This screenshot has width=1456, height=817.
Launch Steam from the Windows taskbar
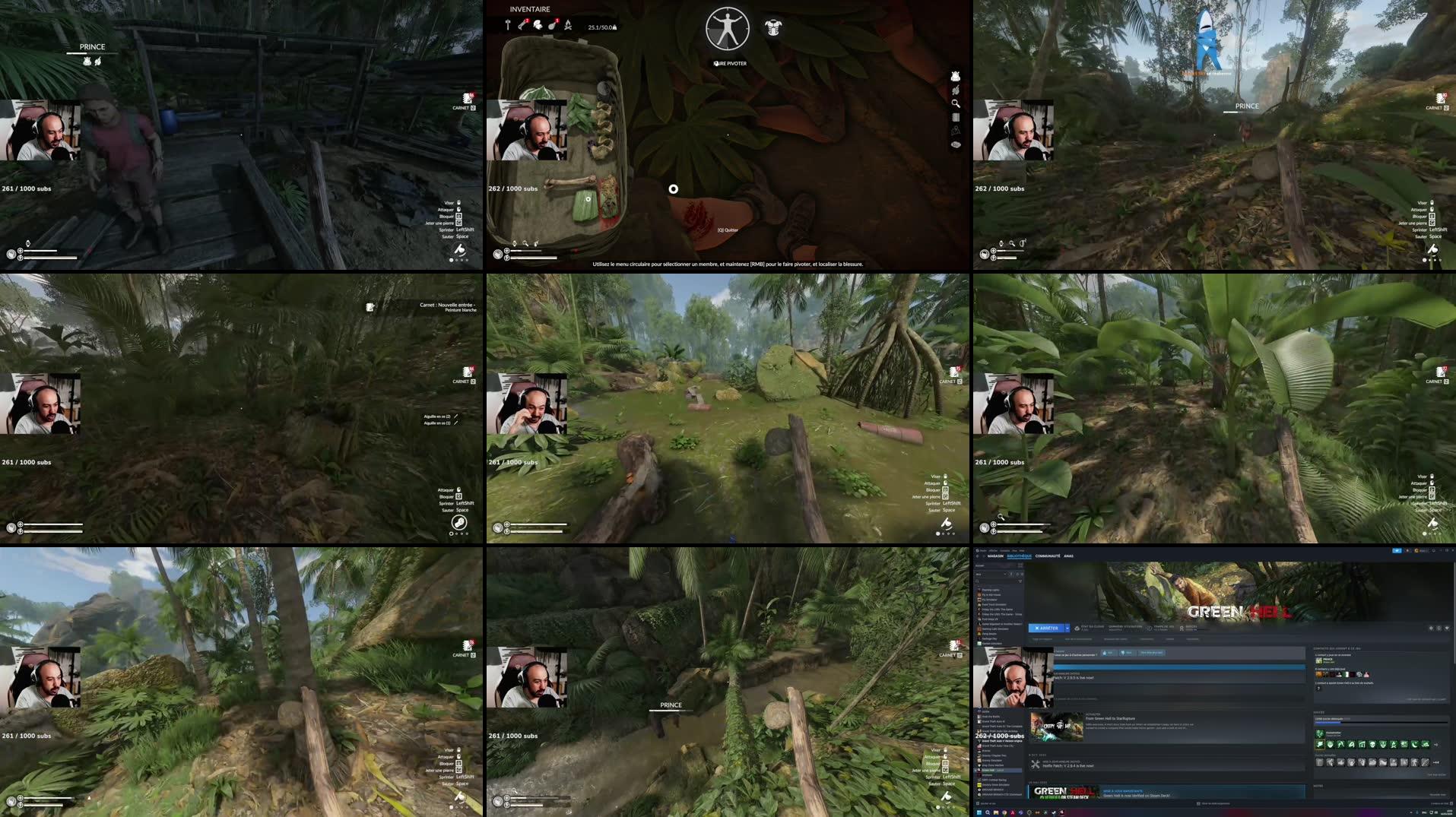[1029, 812]
